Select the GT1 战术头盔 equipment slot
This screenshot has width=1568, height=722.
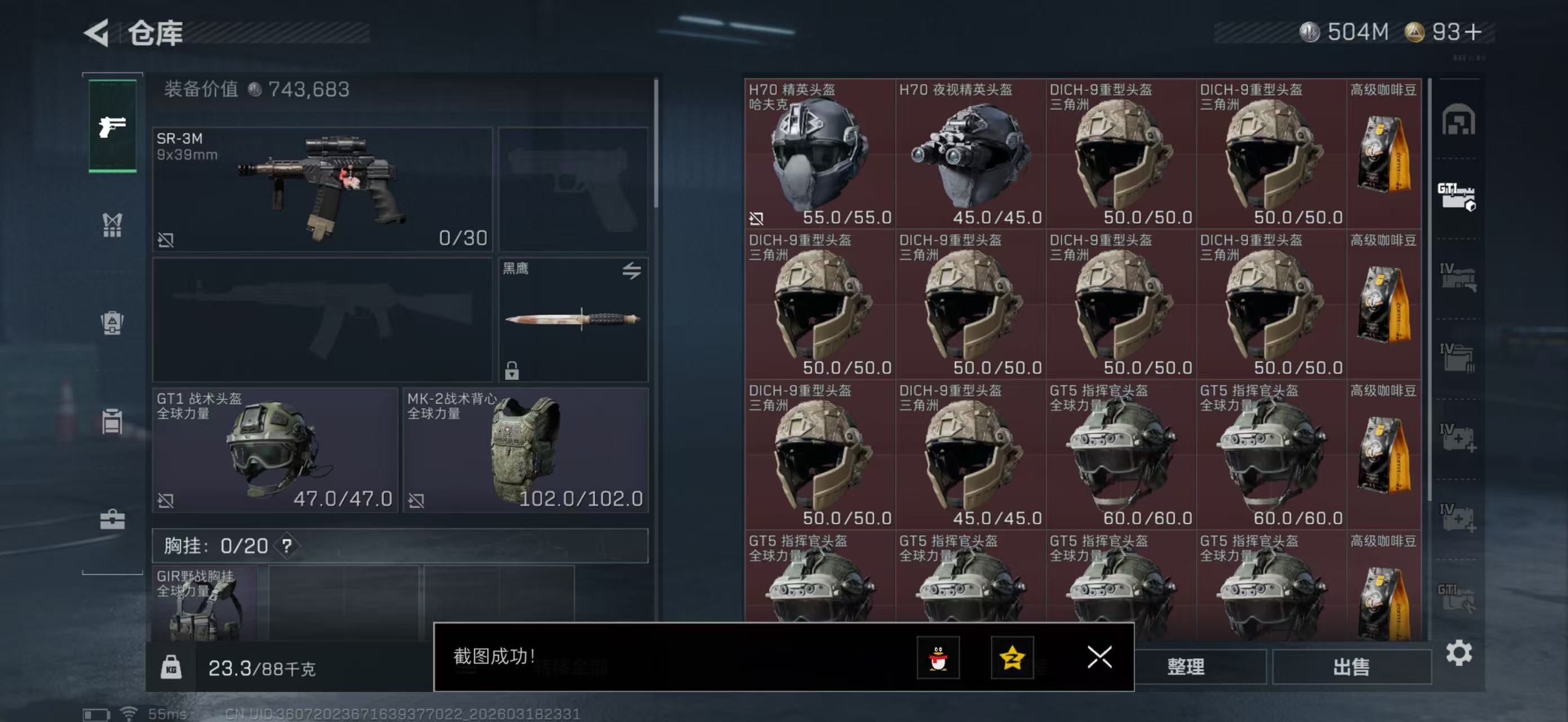click(x=275, y=451)
